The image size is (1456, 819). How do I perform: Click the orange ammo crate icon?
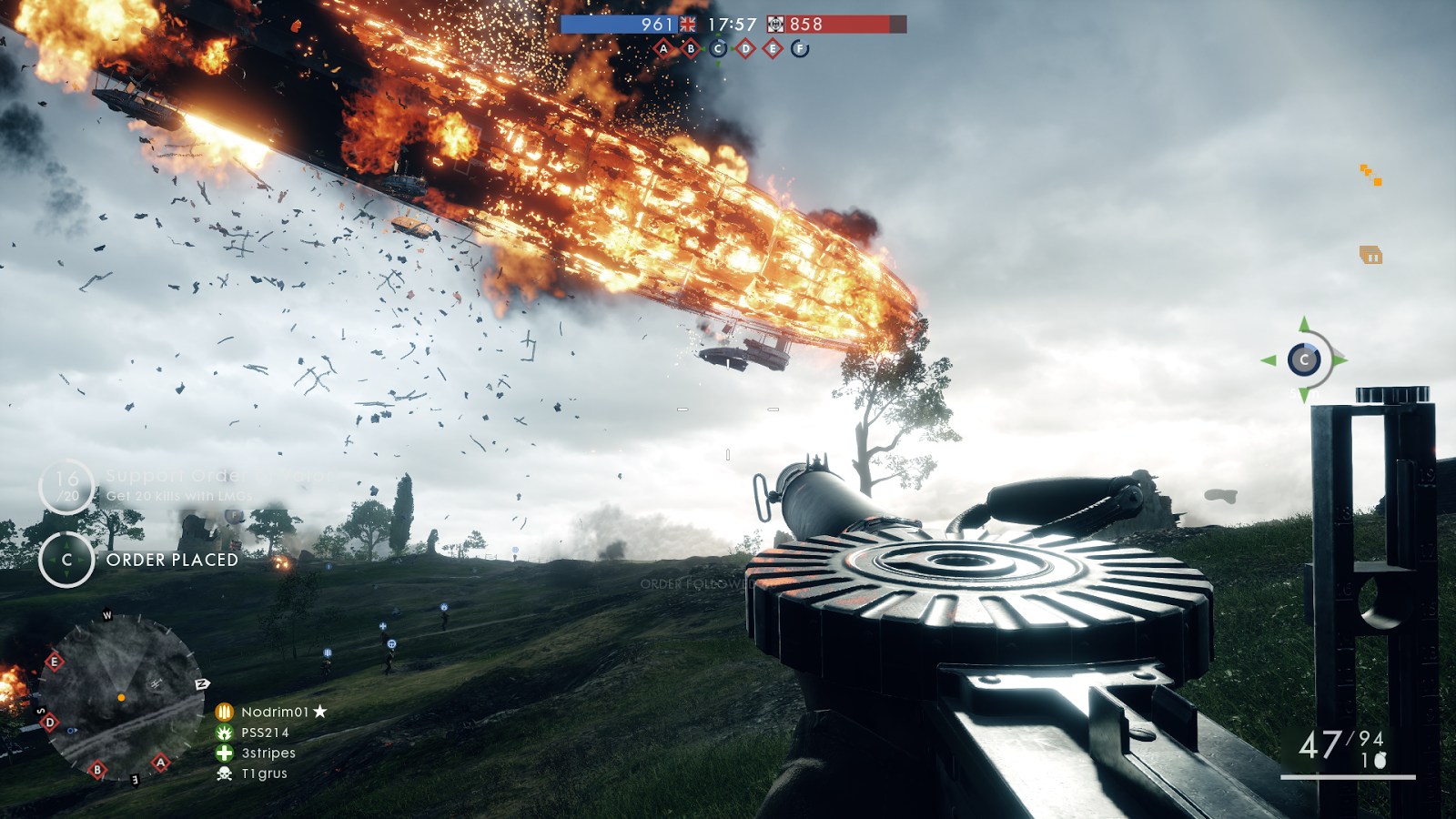1370,256
